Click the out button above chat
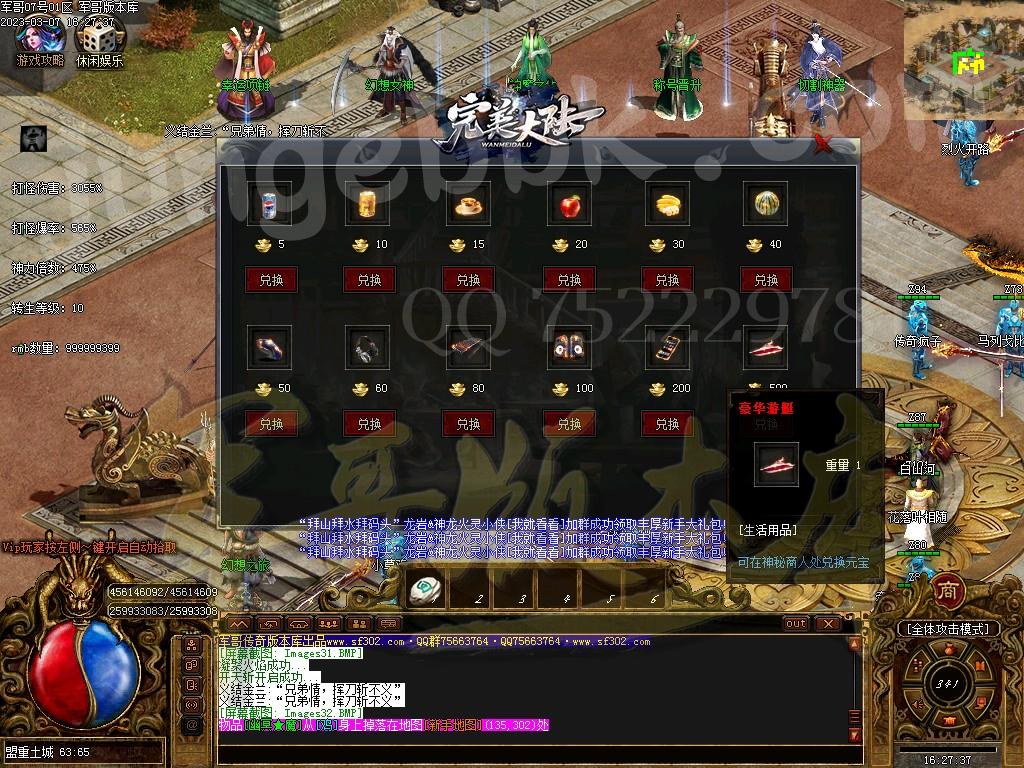Screen dimensions: 1024x768 pyautogui.click(x=796, y=624)
